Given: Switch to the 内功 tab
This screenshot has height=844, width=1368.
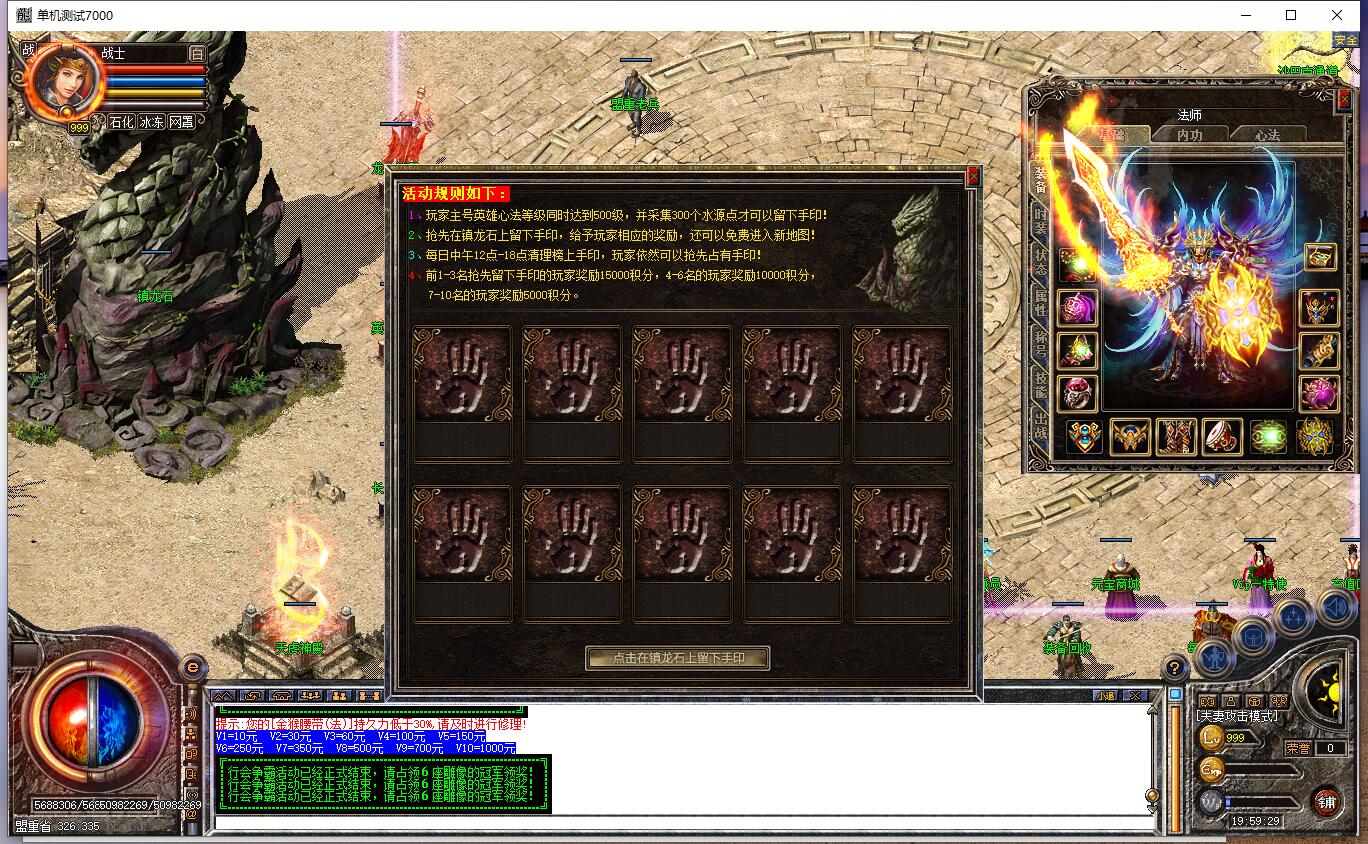Looking at the screenshot, I should click(x=1189, y=135).
